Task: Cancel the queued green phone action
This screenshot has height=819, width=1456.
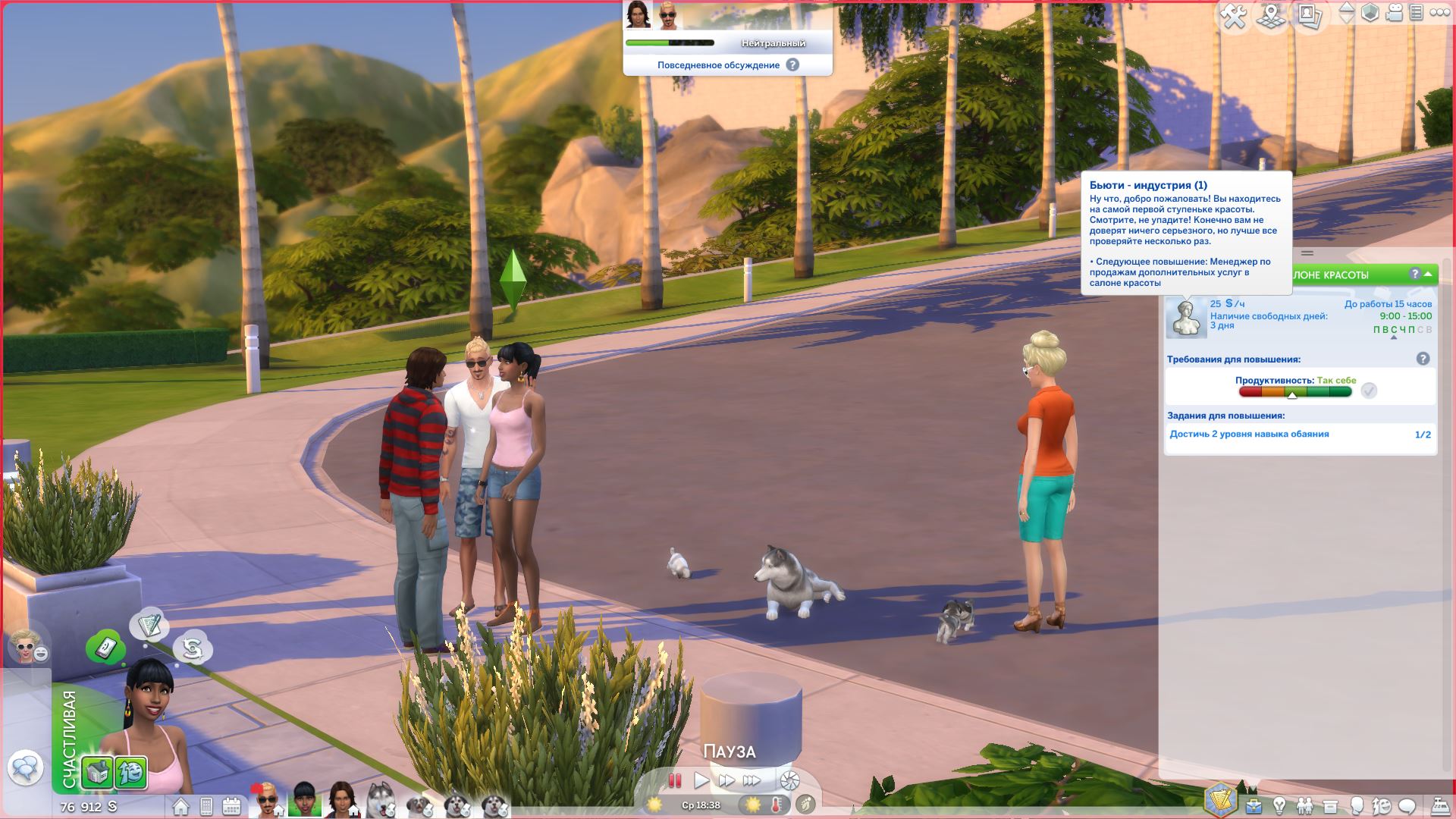Action: [105, 648]
